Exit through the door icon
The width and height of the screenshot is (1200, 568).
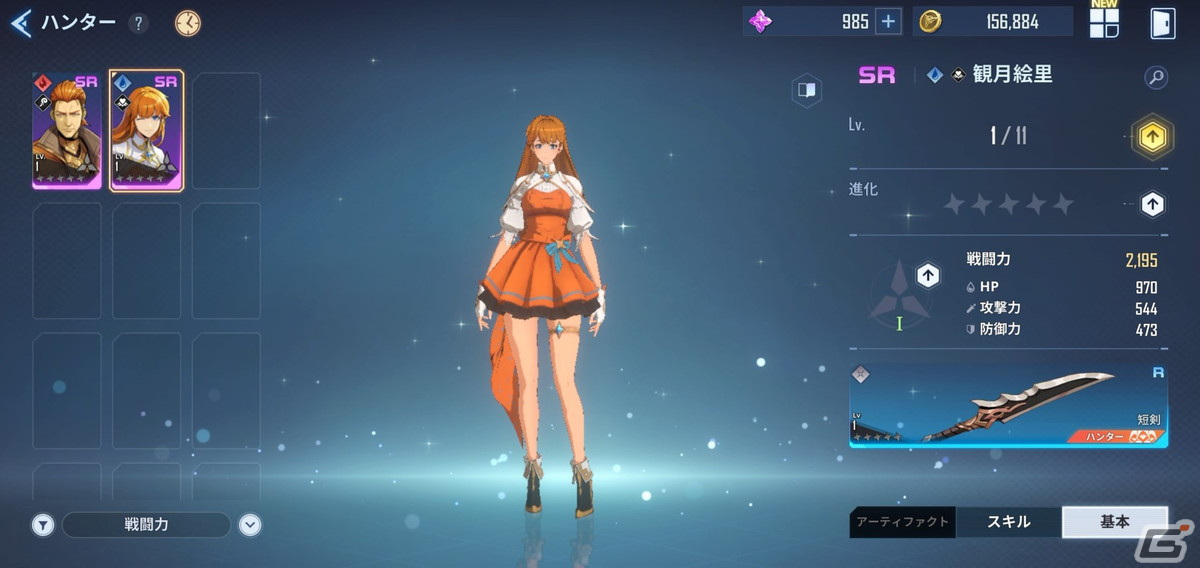click(1162, 23)
